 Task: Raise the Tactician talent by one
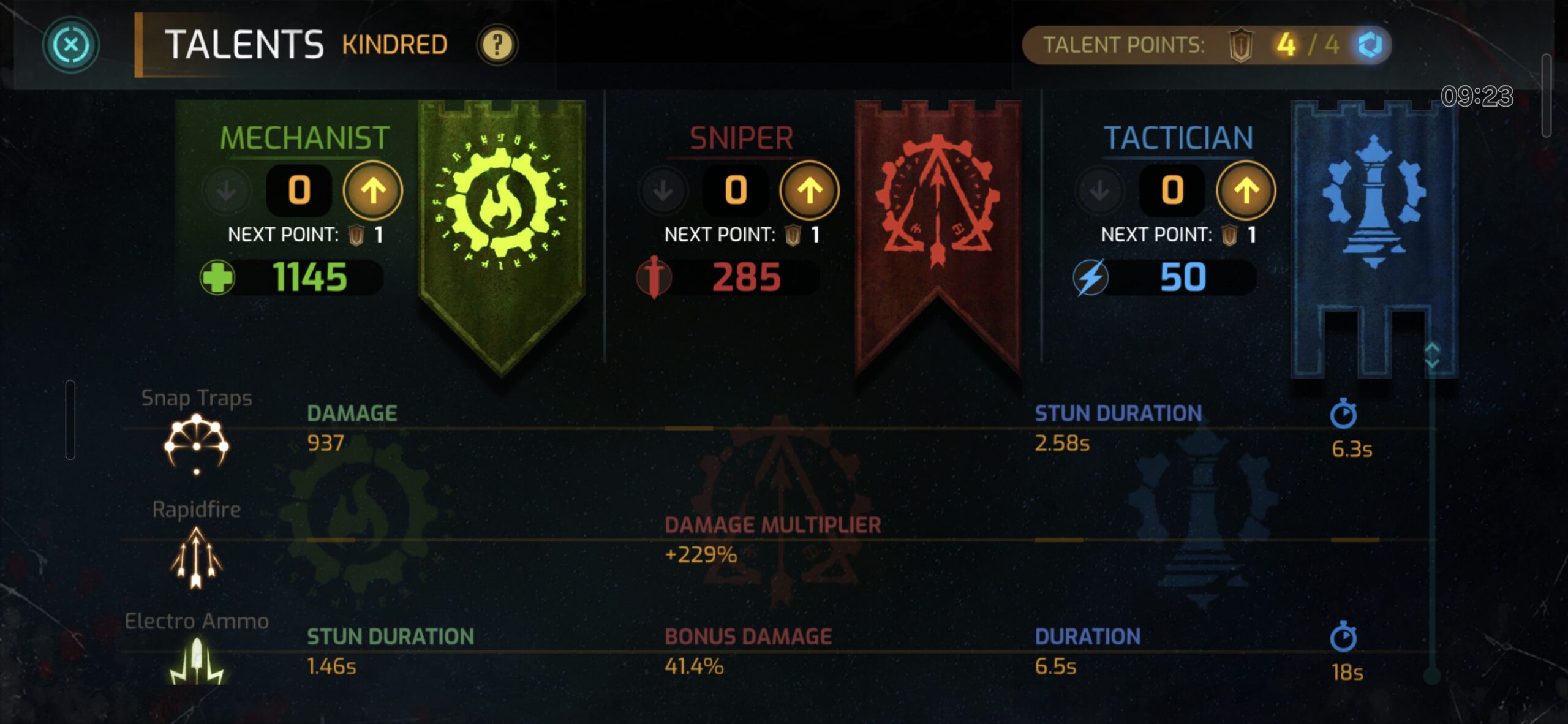1246,190
